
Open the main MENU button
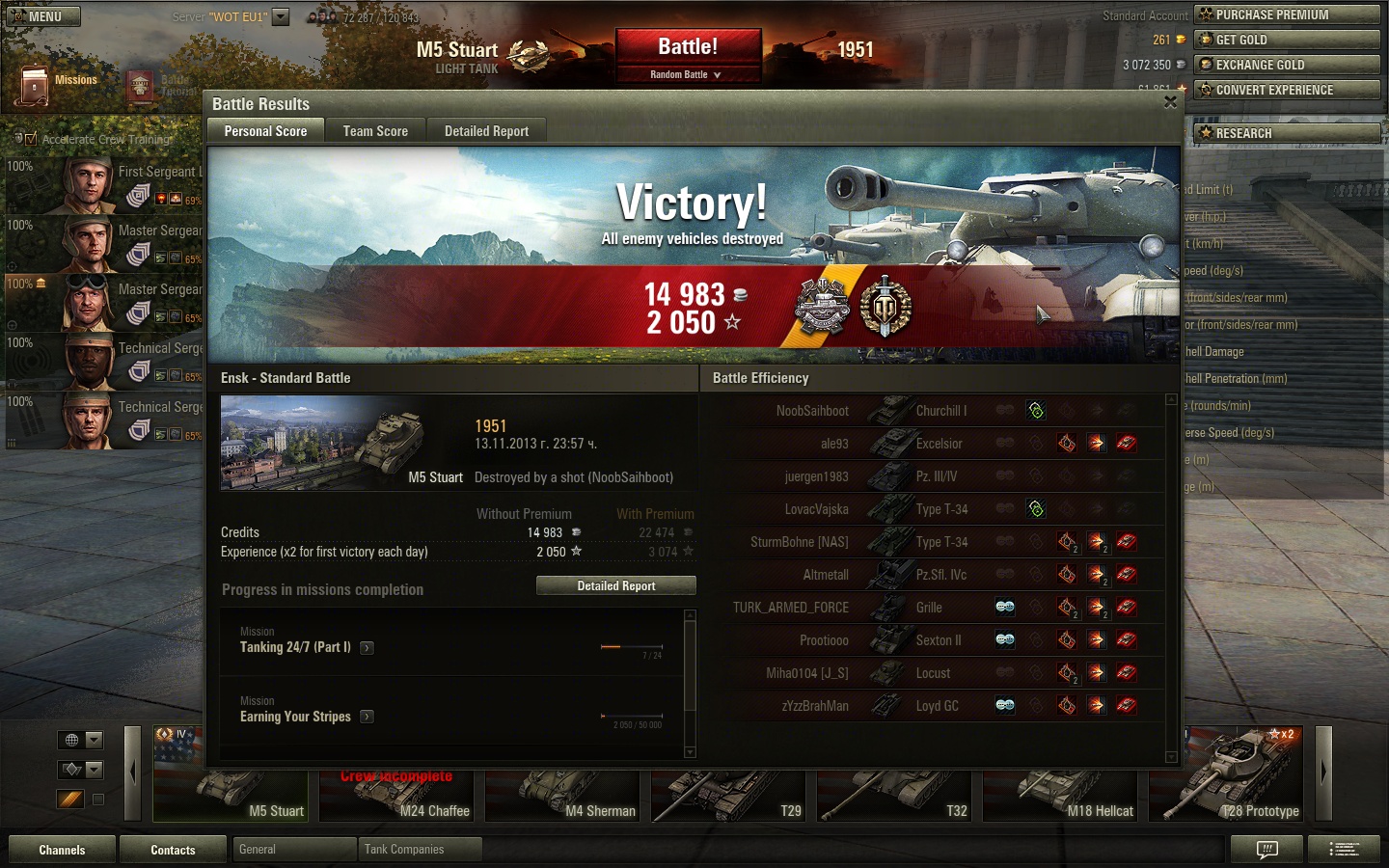coord(43,16)
